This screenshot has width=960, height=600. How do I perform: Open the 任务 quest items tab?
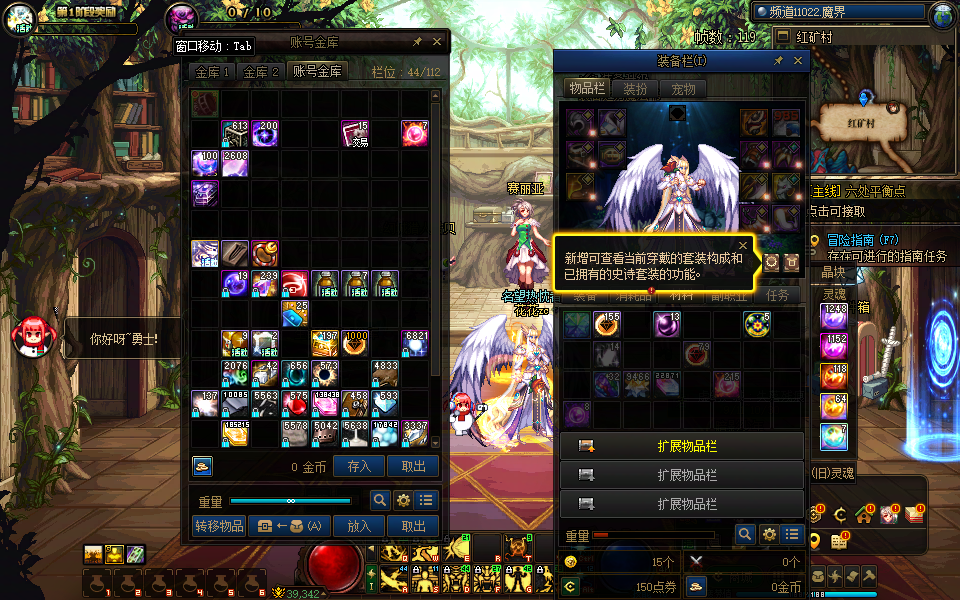[x=777, y=296]
